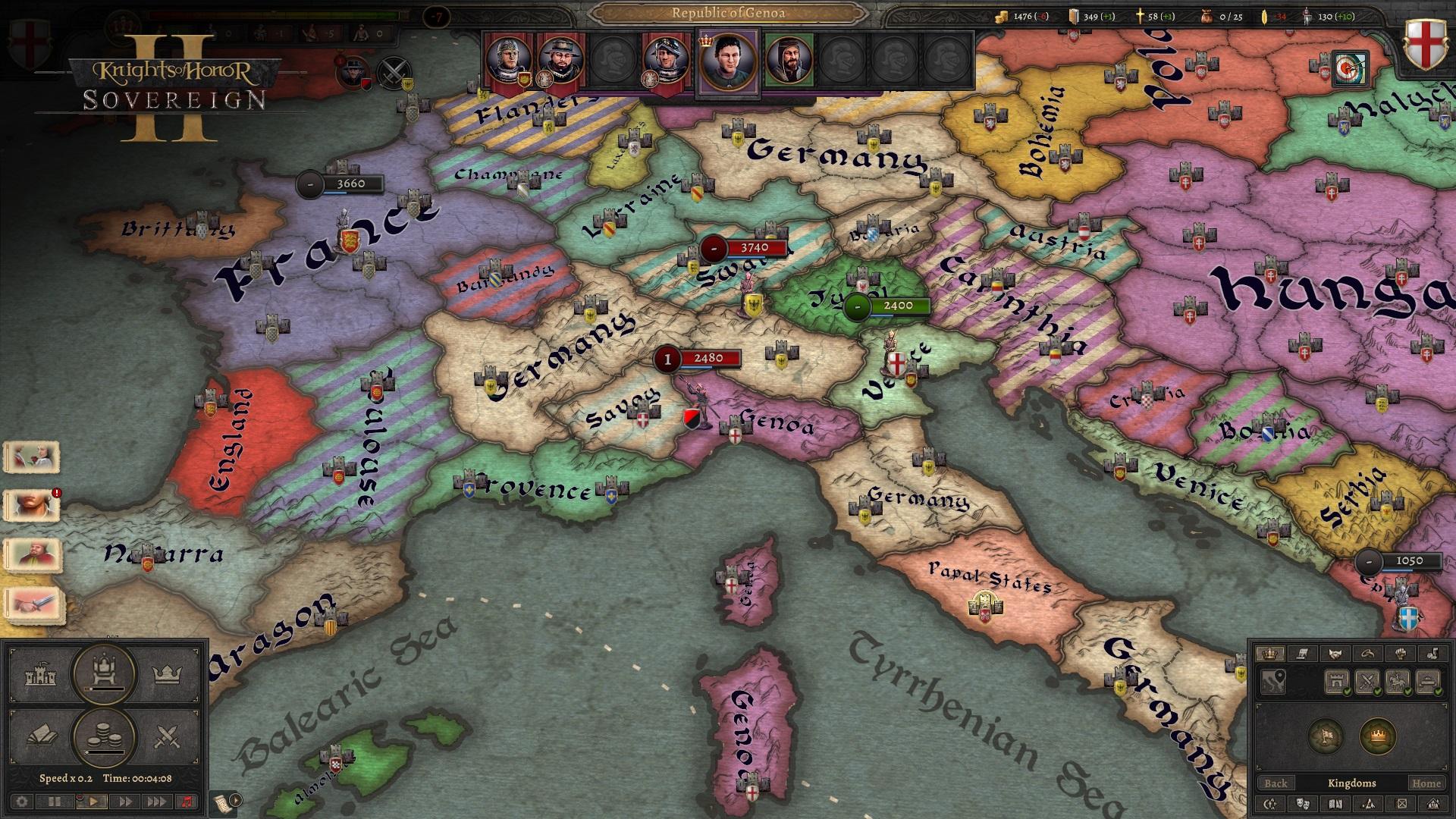
Task: Select the green-framed turbaned knight portrait
Action: [789, 61]
